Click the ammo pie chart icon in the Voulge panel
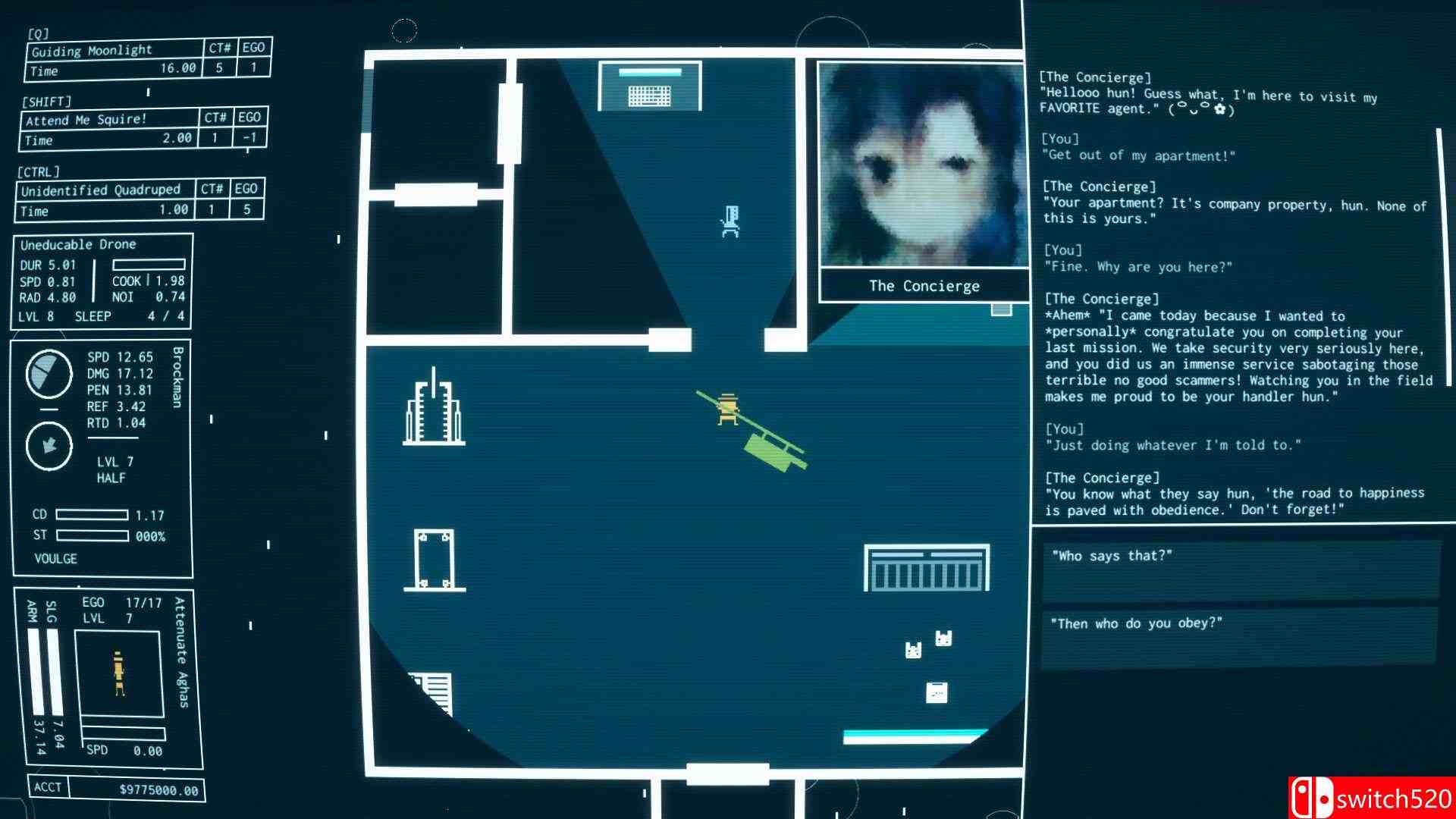 coord(49,375)
